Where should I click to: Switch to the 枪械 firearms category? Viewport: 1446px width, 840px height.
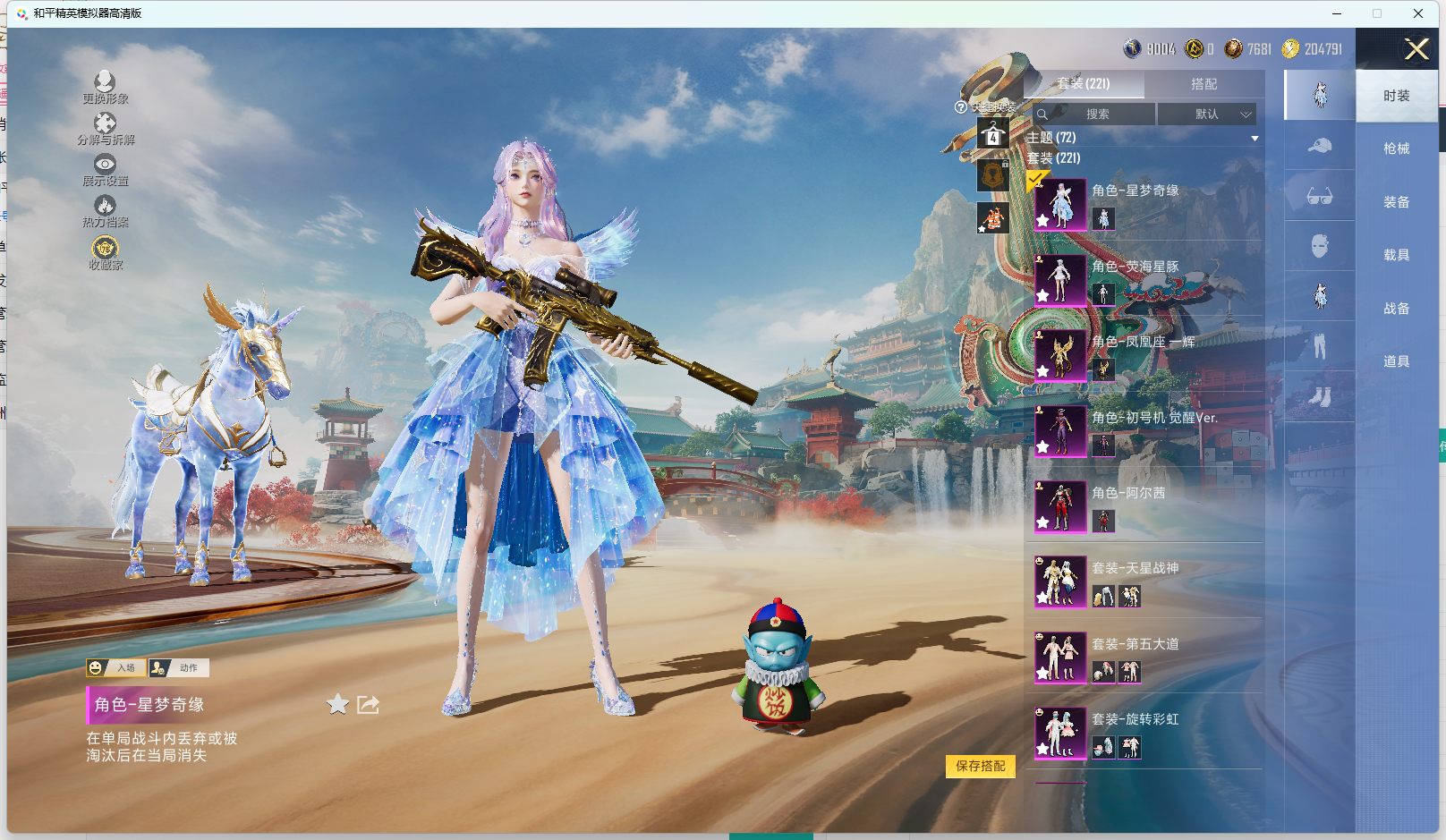pyautogui.click(x=1396, y=148)
